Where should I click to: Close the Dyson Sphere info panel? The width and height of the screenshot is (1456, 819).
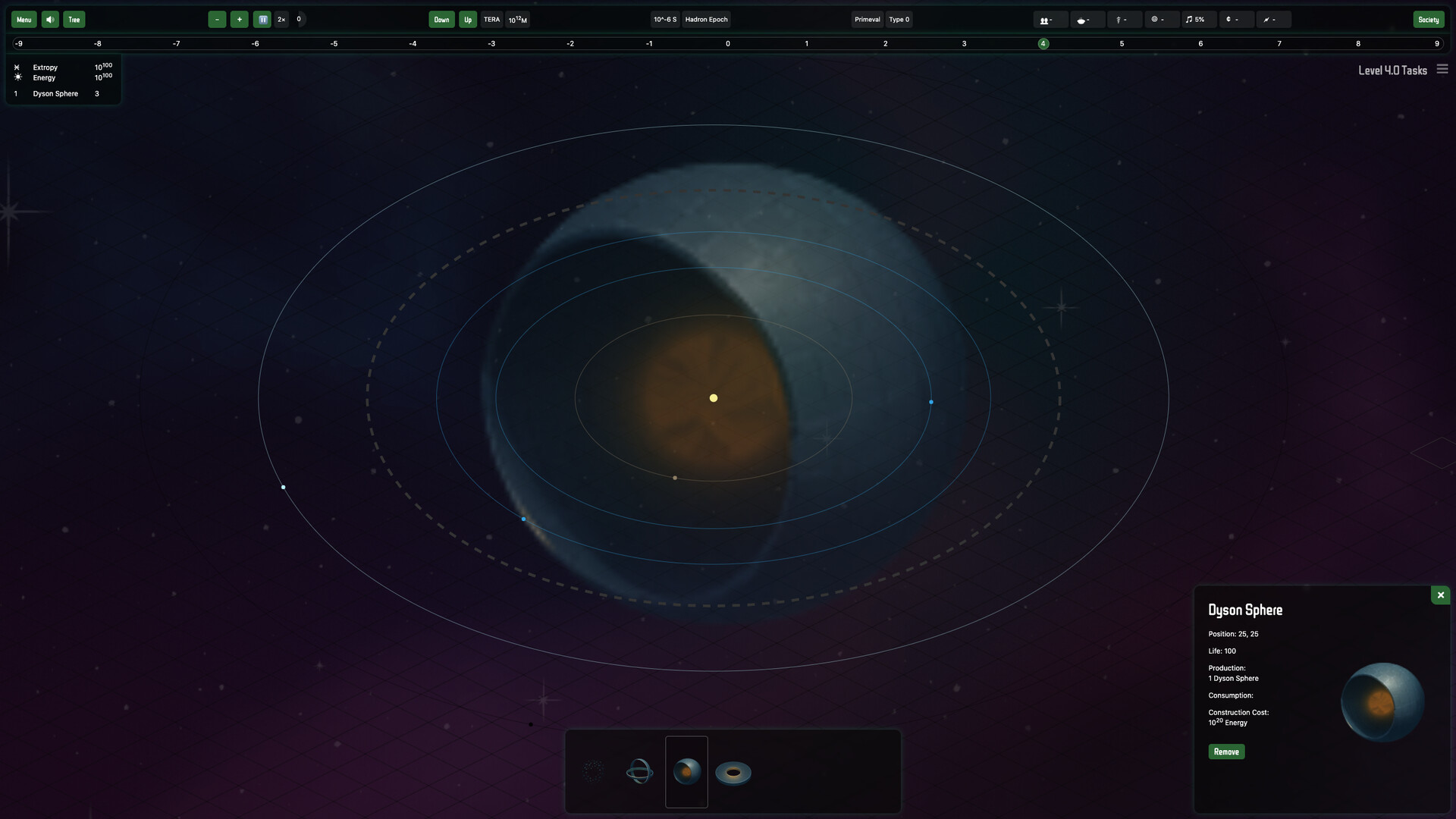(x=1440, y=595)
